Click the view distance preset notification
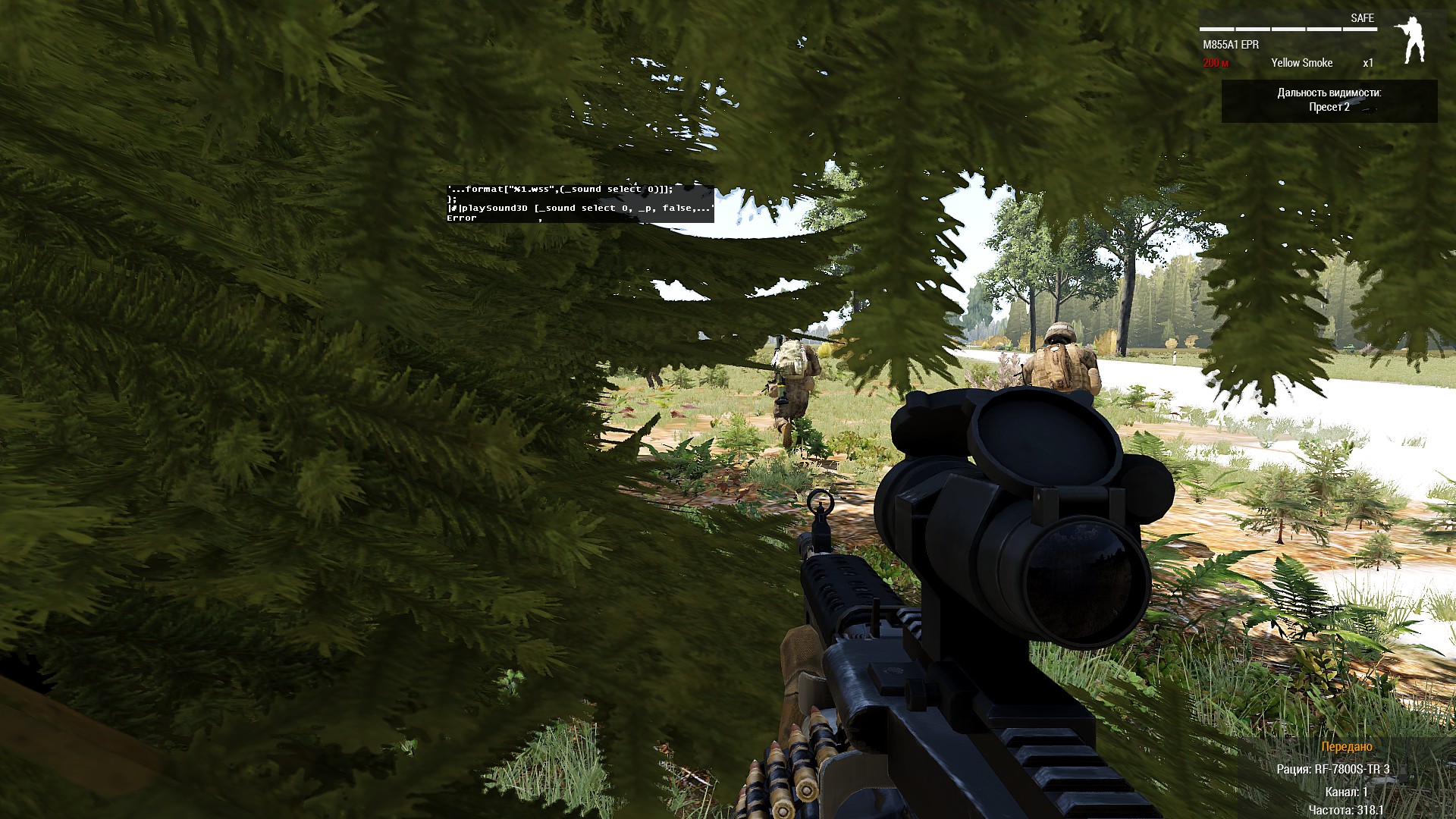 (1329, 100)
